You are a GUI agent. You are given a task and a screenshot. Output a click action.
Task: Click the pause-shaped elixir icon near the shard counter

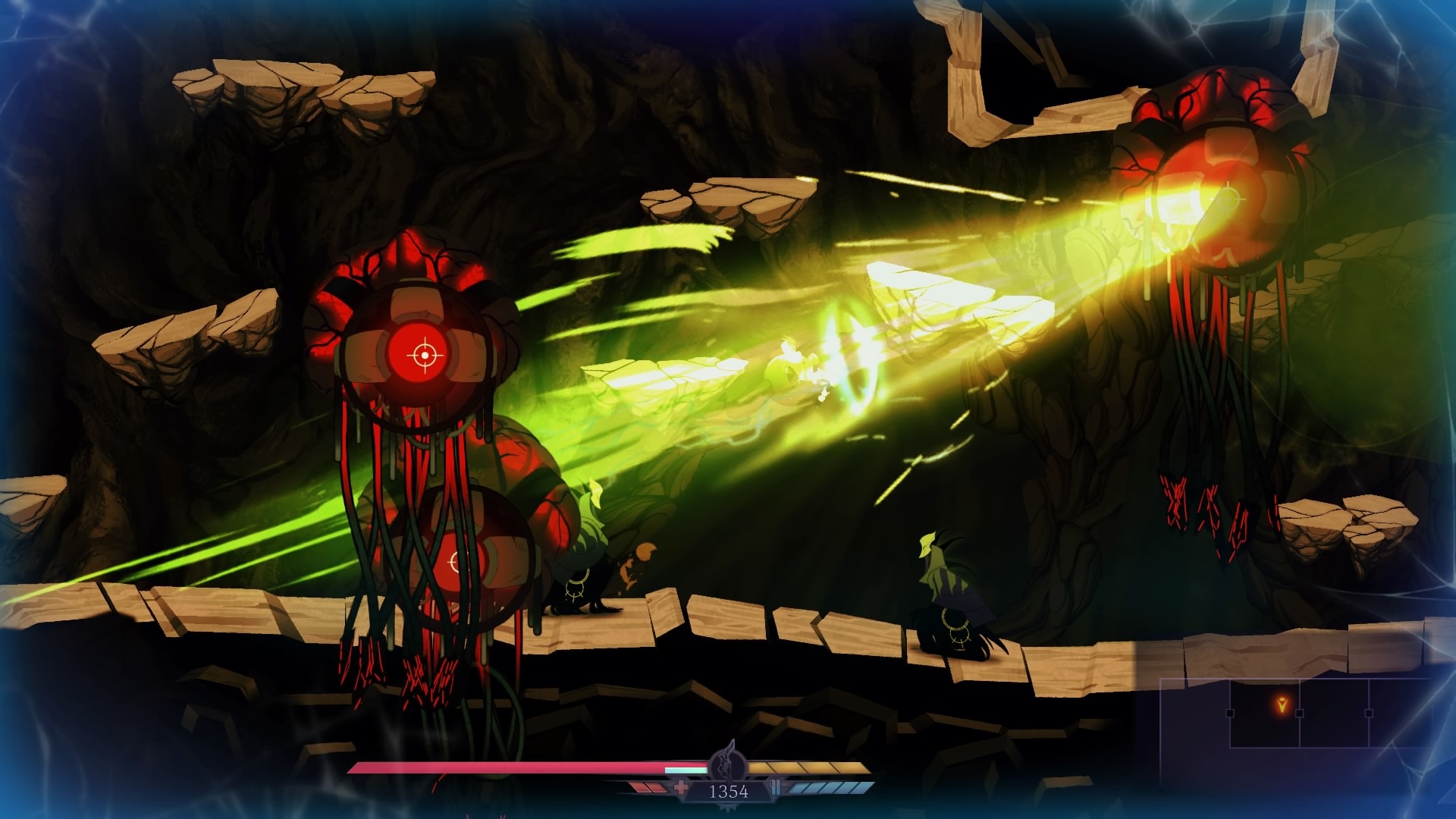[x=775, y=786]
